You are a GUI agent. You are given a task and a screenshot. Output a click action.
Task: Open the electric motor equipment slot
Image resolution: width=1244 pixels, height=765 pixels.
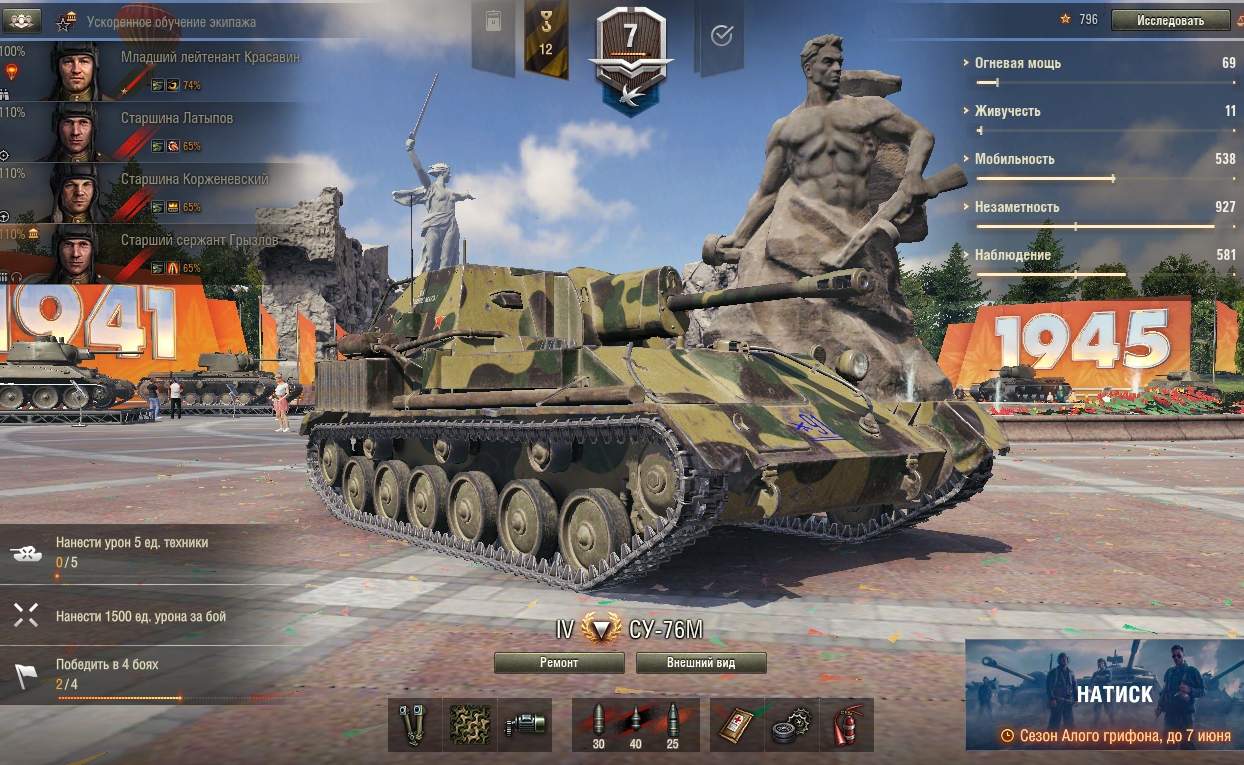[525, 724]
